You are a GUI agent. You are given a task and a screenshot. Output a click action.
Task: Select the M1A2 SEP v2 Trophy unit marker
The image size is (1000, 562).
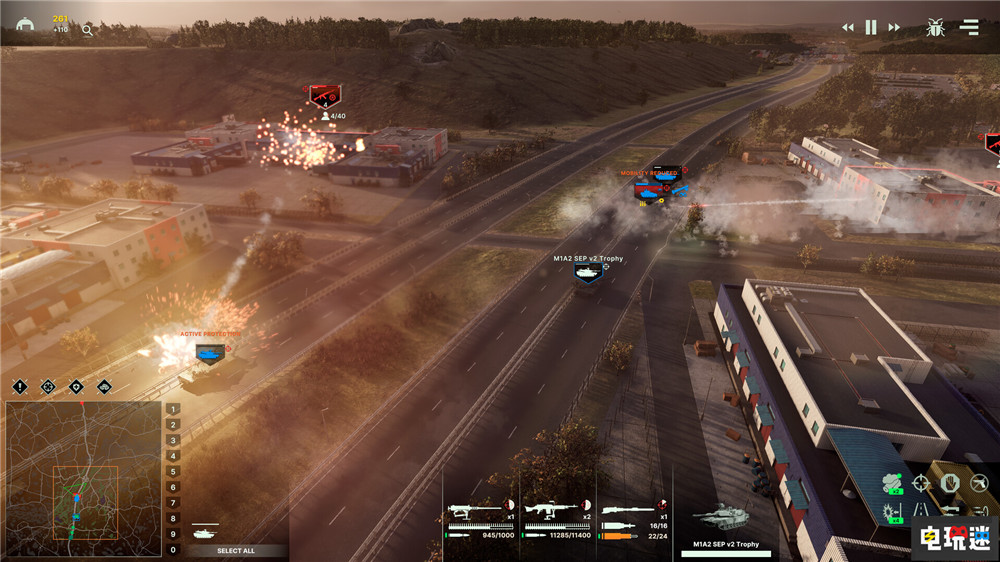(588, 272)
